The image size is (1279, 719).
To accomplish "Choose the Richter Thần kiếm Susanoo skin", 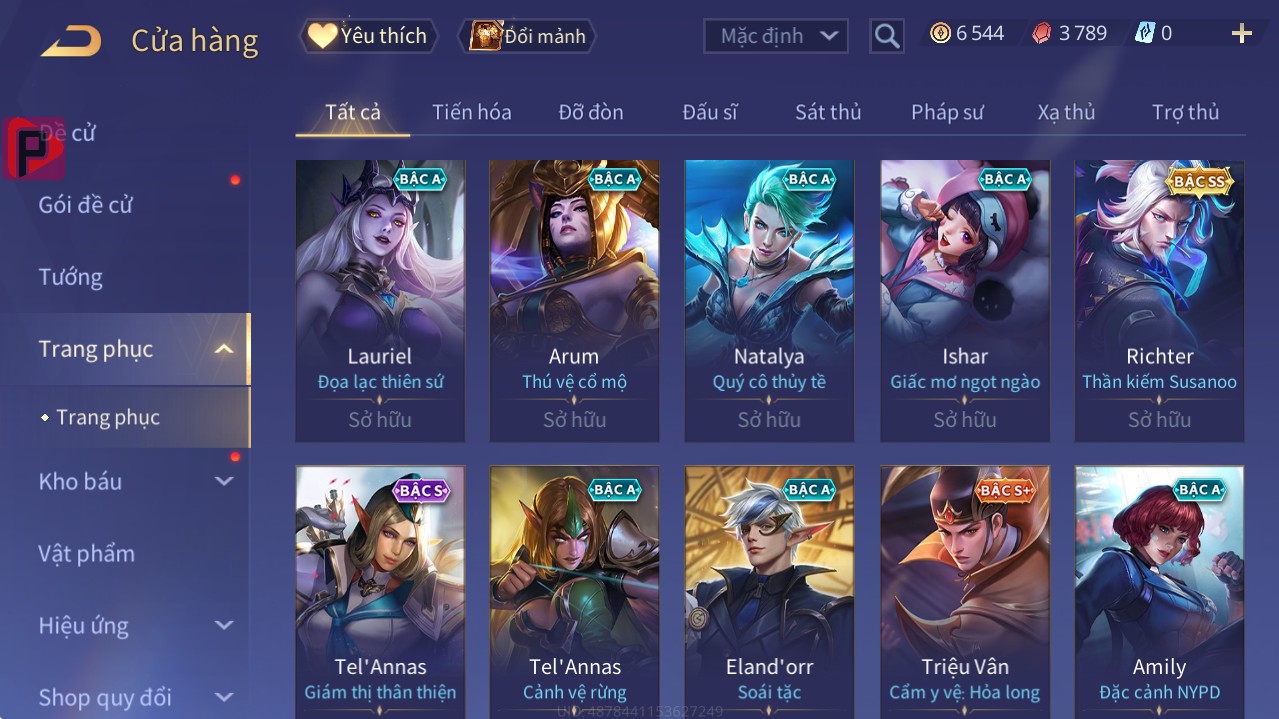I will [x=1159, y=300].
